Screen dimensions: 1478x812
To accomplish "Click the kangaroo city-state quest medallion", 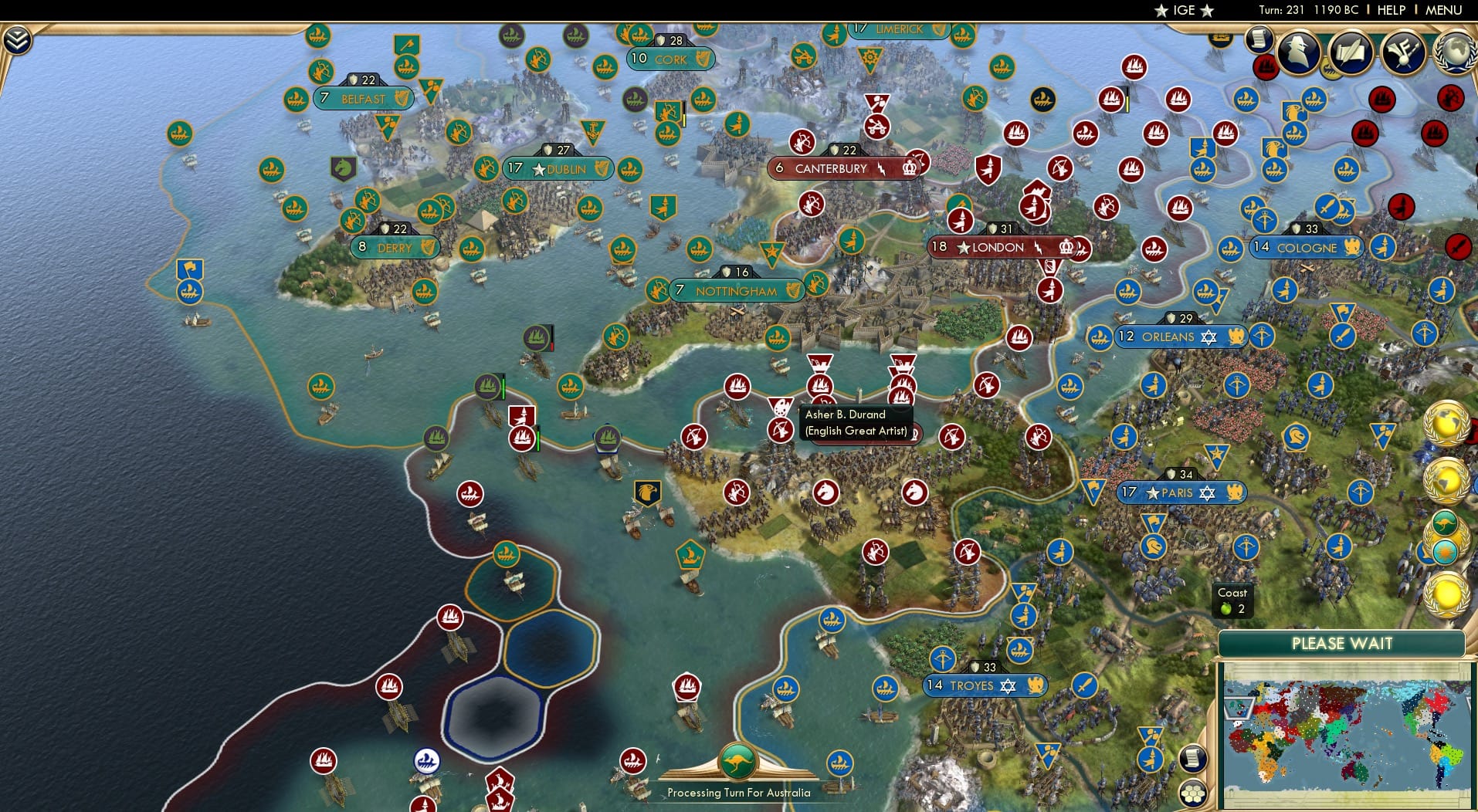I will click(x=1445, y=522).
